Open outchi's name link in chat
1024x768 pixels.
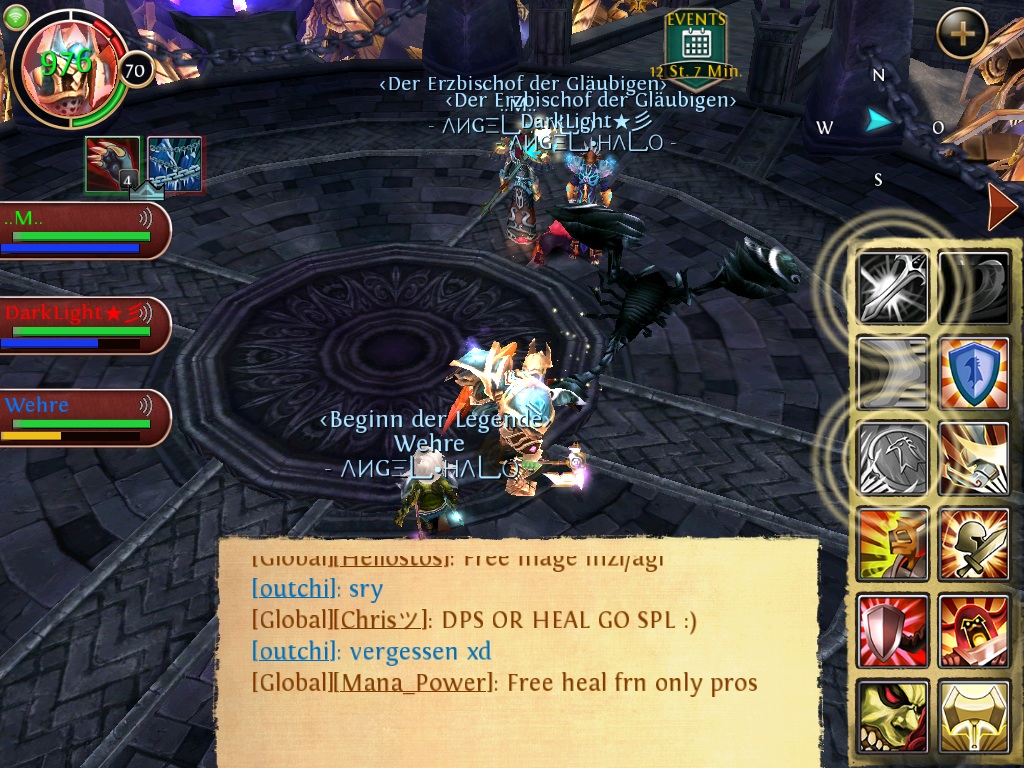pos(293,587)
